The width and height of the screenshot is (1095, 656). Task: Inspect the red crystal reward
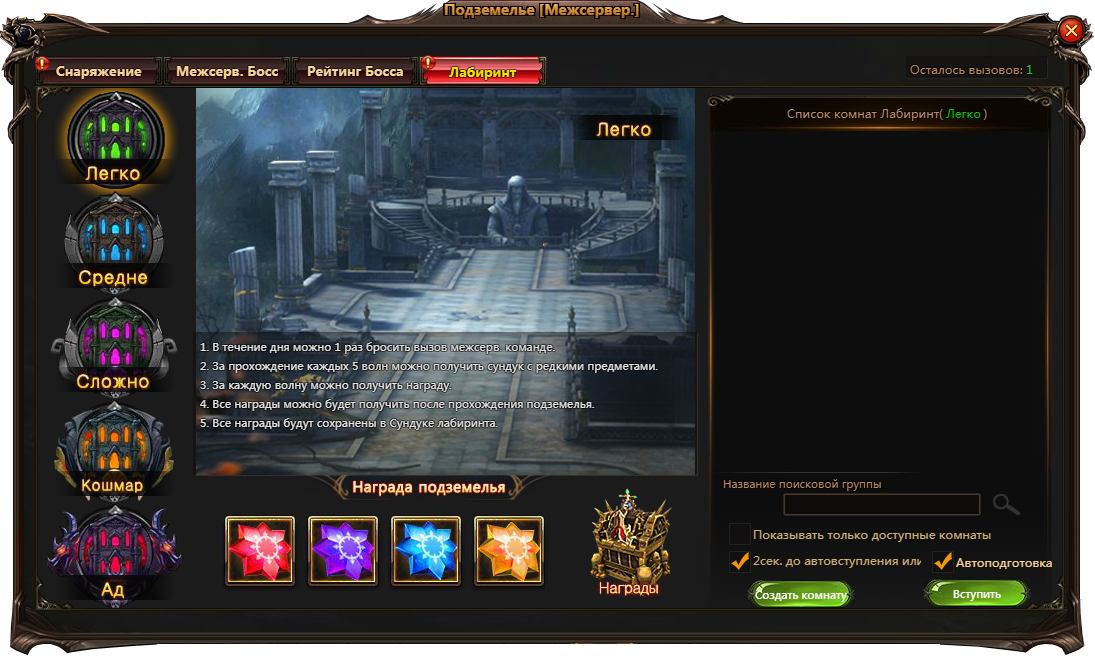pos(260,550)
